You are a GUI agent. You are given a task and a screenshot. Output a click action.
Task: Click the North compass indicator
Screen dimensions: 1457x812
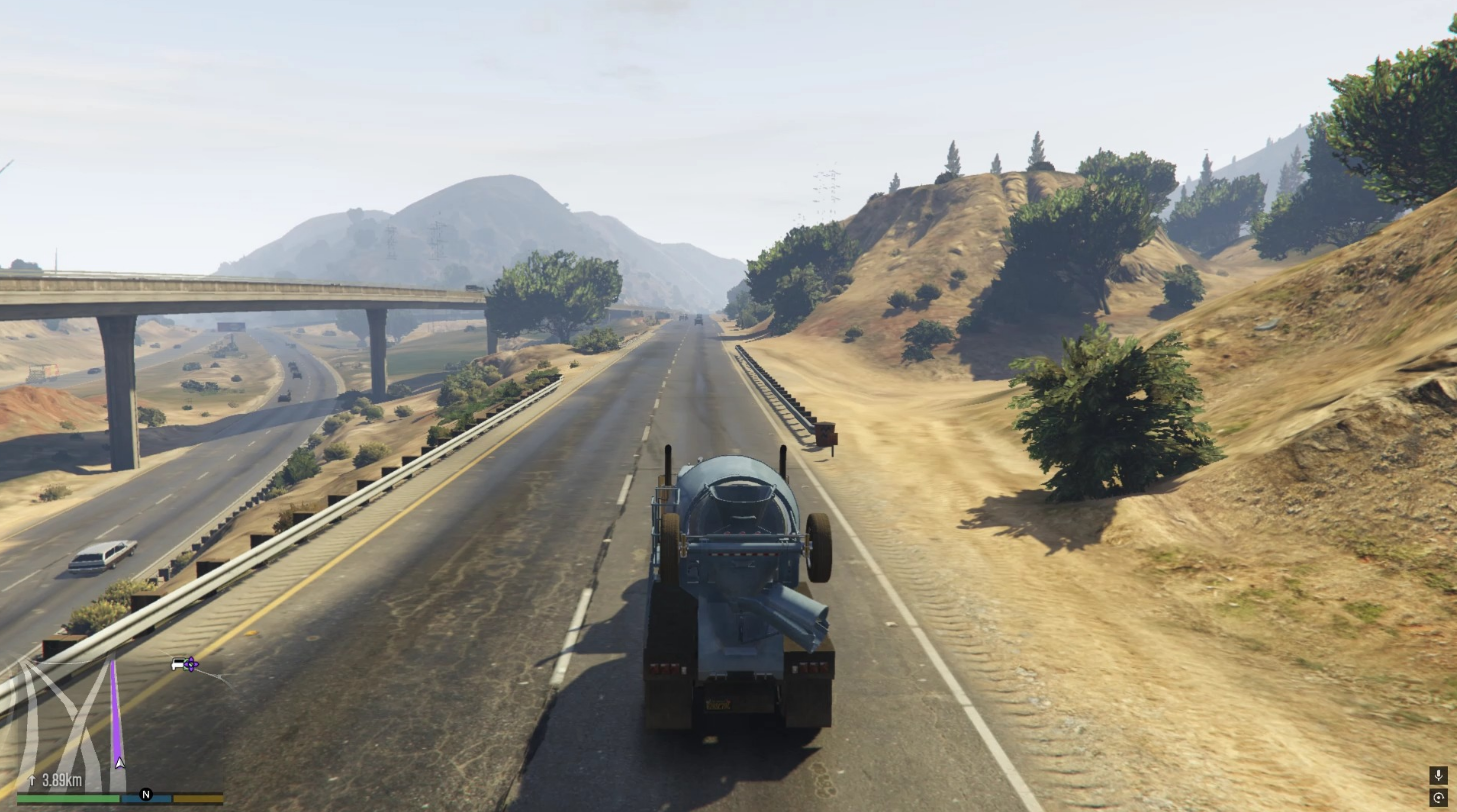pyautogui.click(x=146, y=795)
